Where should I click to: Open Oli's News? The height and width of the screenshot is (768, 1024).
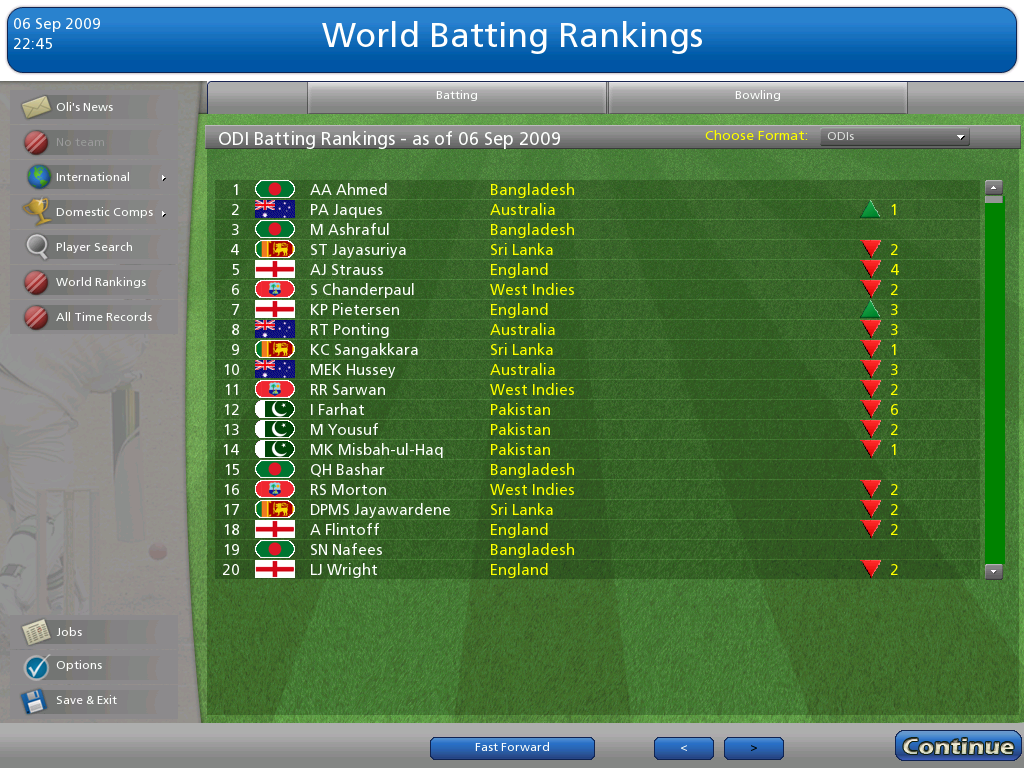click(85, 107)
